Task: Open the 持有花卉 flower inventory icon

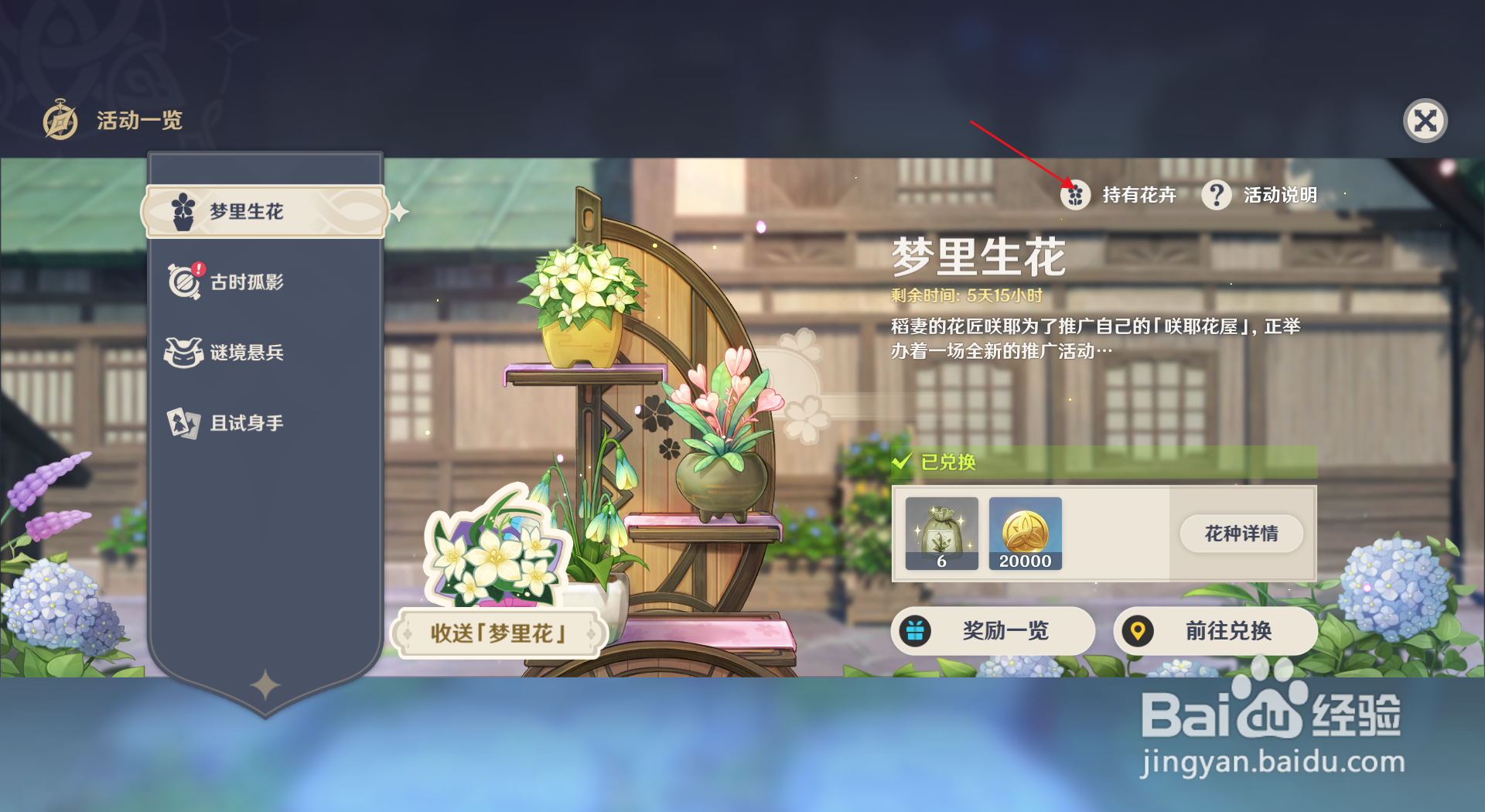Action: [1074, 196]
